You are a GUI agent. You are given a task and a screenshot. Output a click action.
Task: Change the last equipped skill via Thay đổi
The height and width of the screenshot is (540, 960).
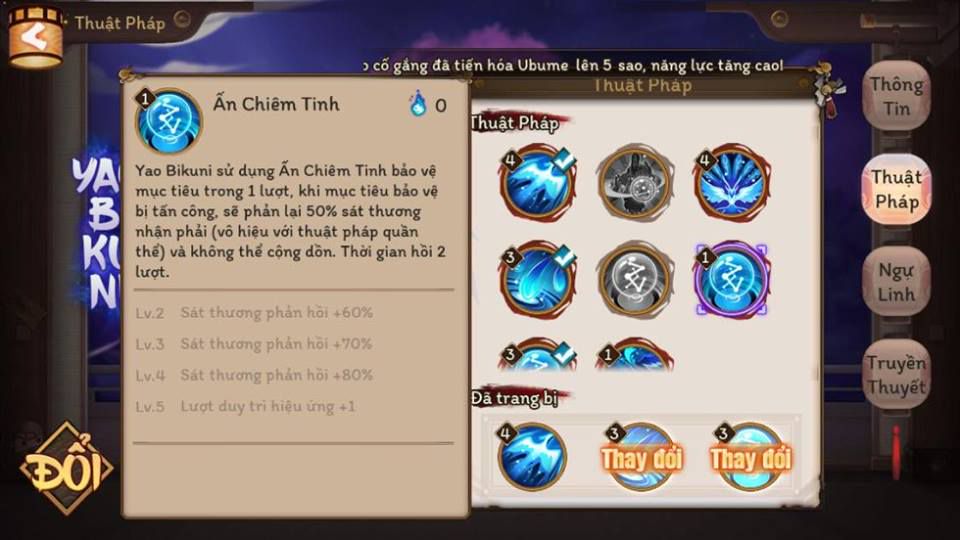coord(750,458)
